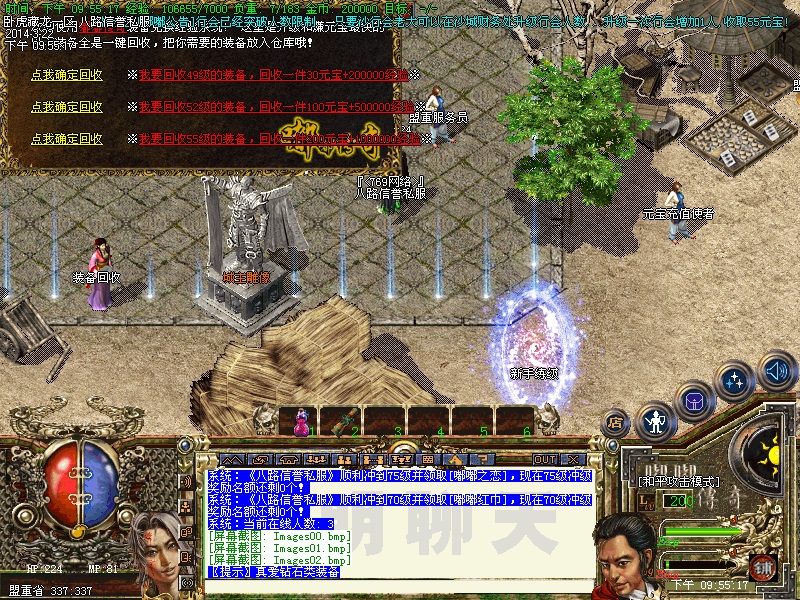
Task: Choose the level 55 equipment recycle option
Action: 66,139
